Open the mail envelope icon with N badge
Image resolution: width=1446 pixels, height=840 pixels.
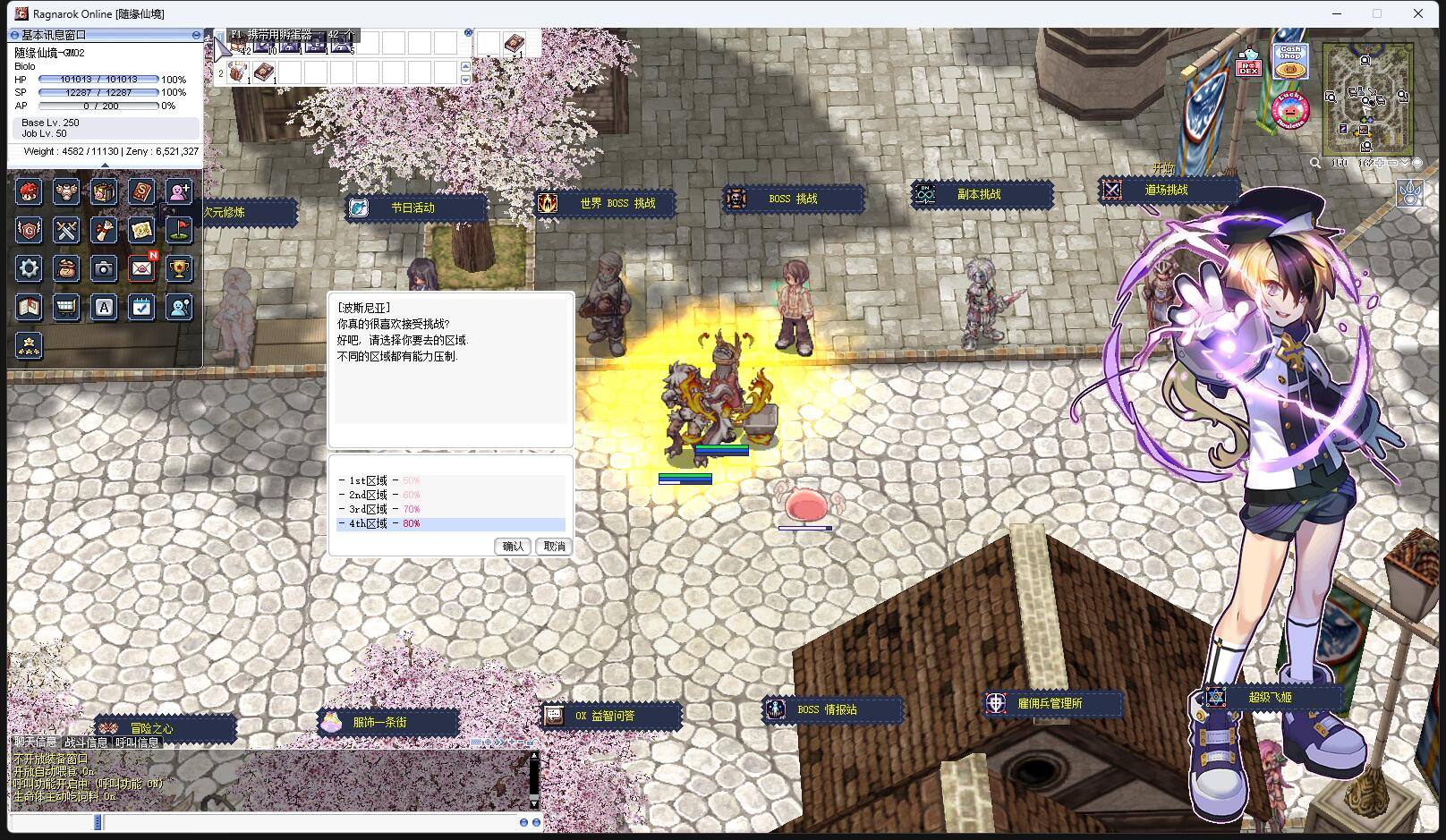point(141,268)
